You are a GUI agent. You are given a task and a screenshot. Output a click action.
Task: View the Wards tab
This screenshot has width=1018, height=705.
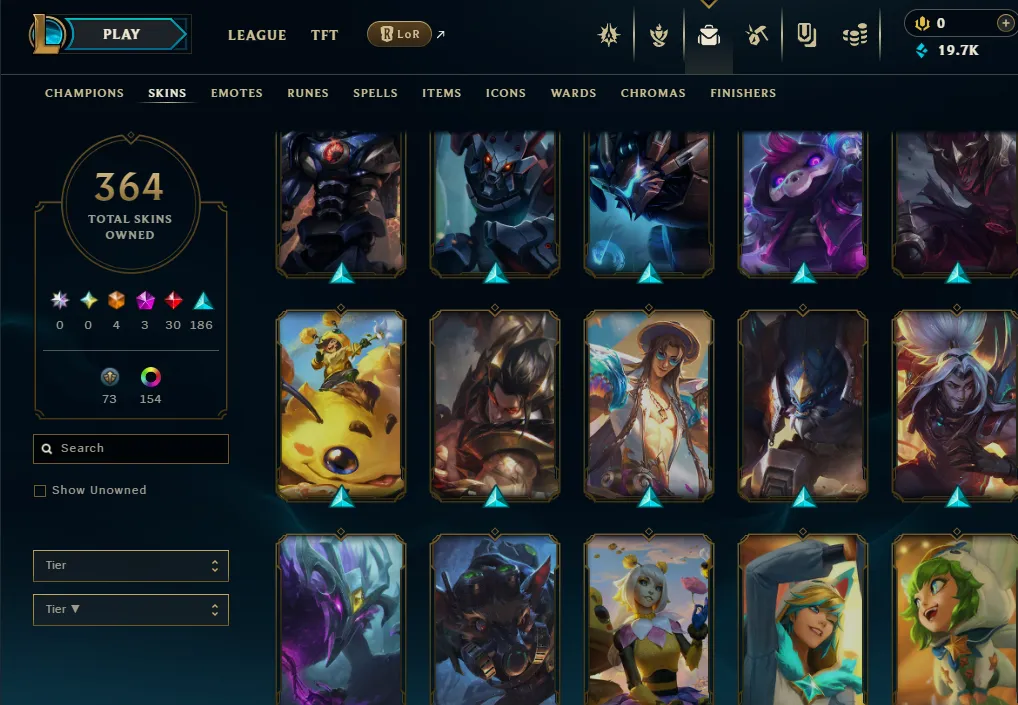pyautogui.click(x=573, y=93)
